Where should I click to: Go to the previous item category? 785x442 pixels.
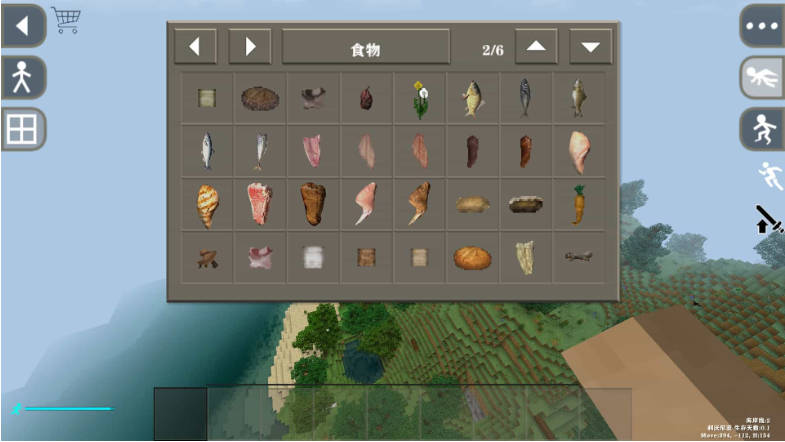(195, 46)
